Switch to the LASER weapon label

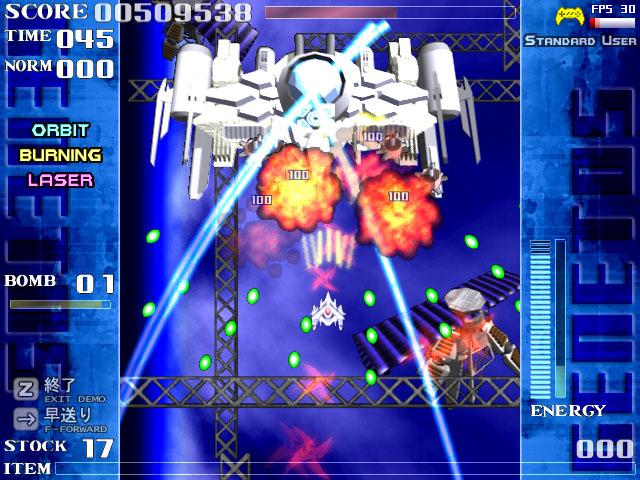point(60,180)
